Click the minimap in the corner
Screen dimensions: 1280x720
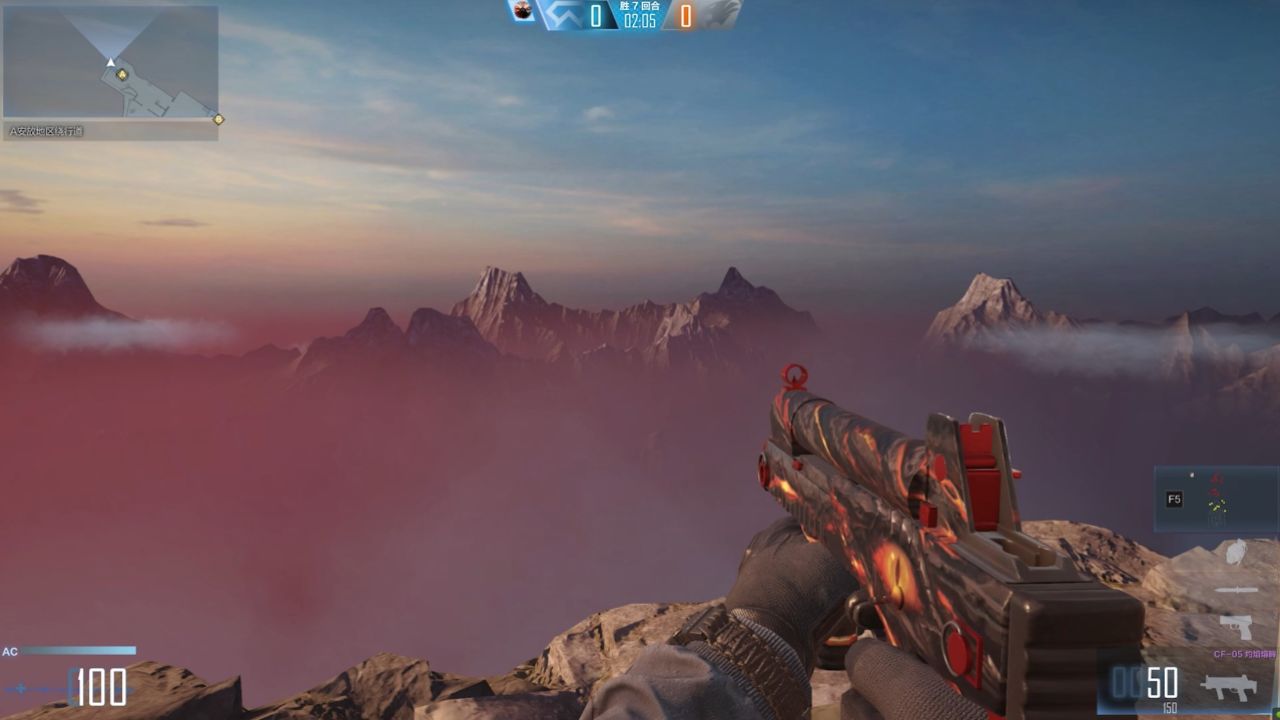tap(110, 62)
